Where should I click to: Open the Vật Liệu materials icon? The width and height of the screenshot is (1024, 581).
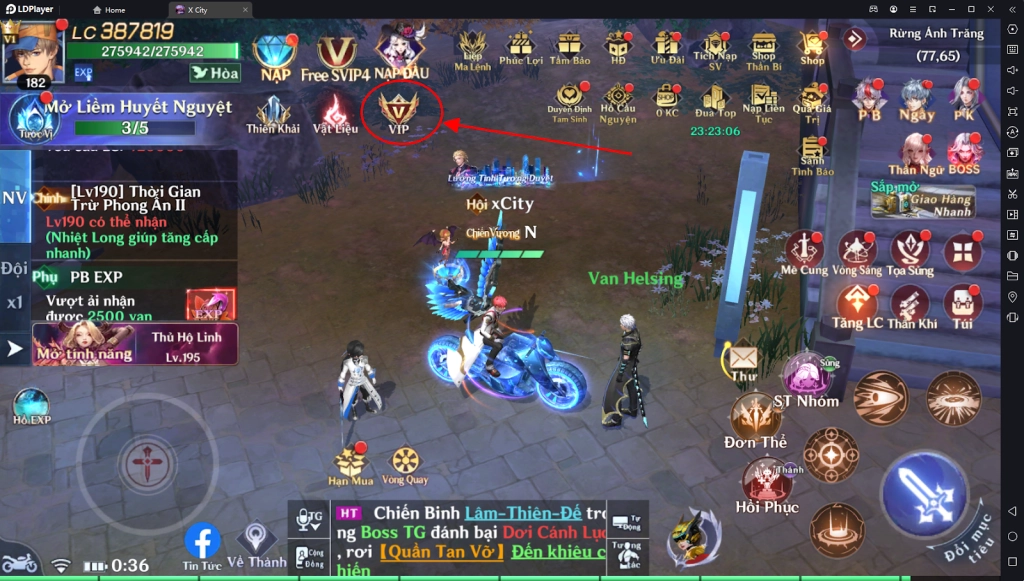[335, 113]
